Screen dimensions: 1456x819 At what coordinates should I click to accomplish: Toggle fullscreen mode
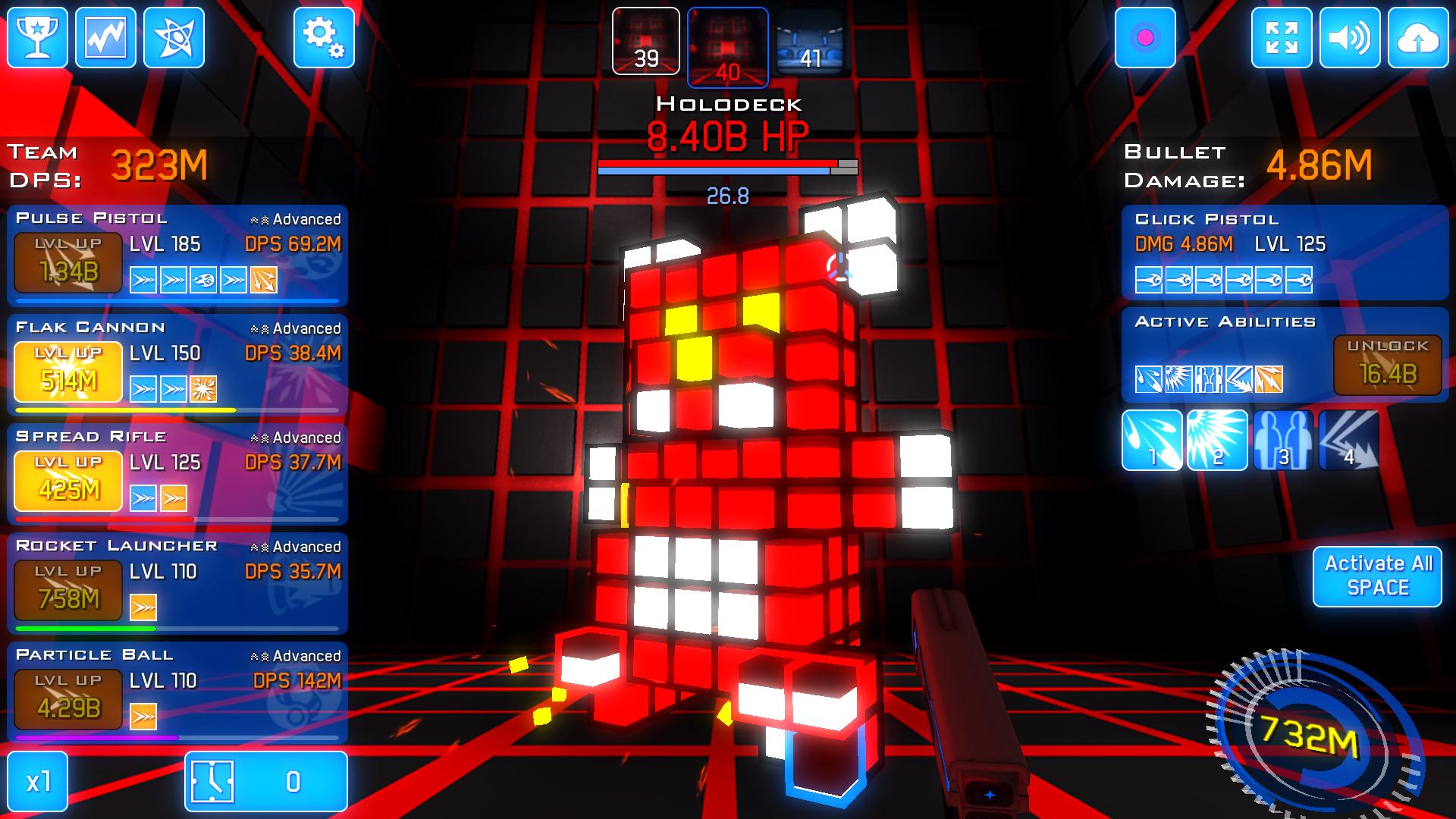pyautogui.click(x=1282, y=38)
